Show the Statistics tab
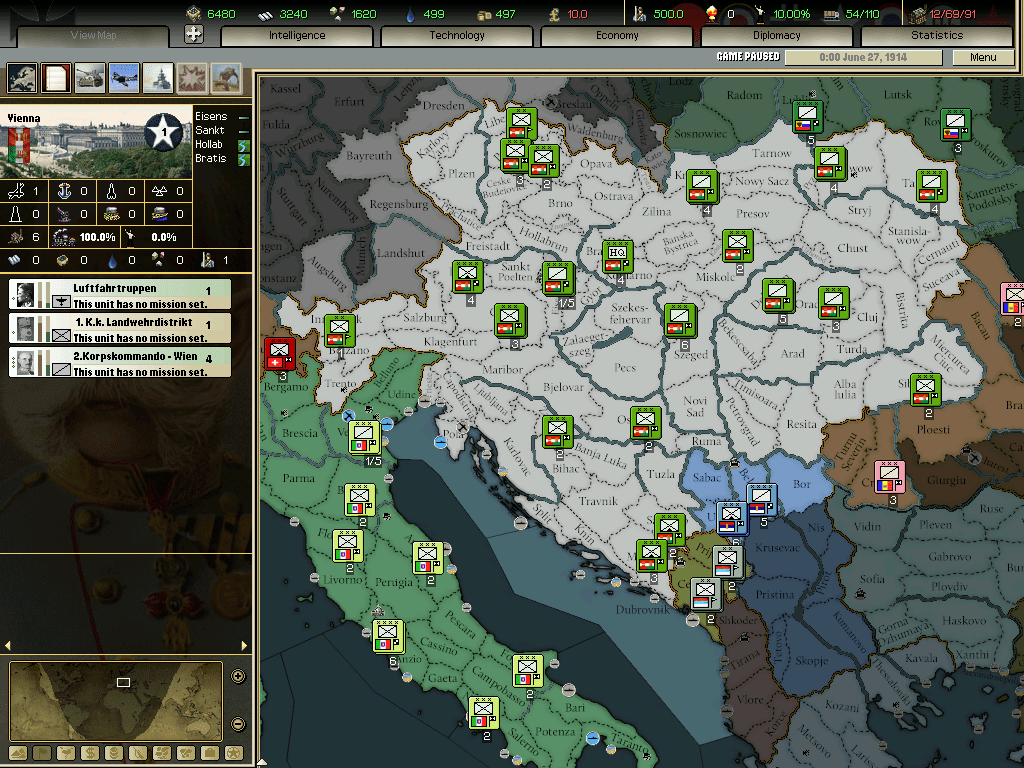Viewport: 1024px width, 768px height. tap(937, 35)
